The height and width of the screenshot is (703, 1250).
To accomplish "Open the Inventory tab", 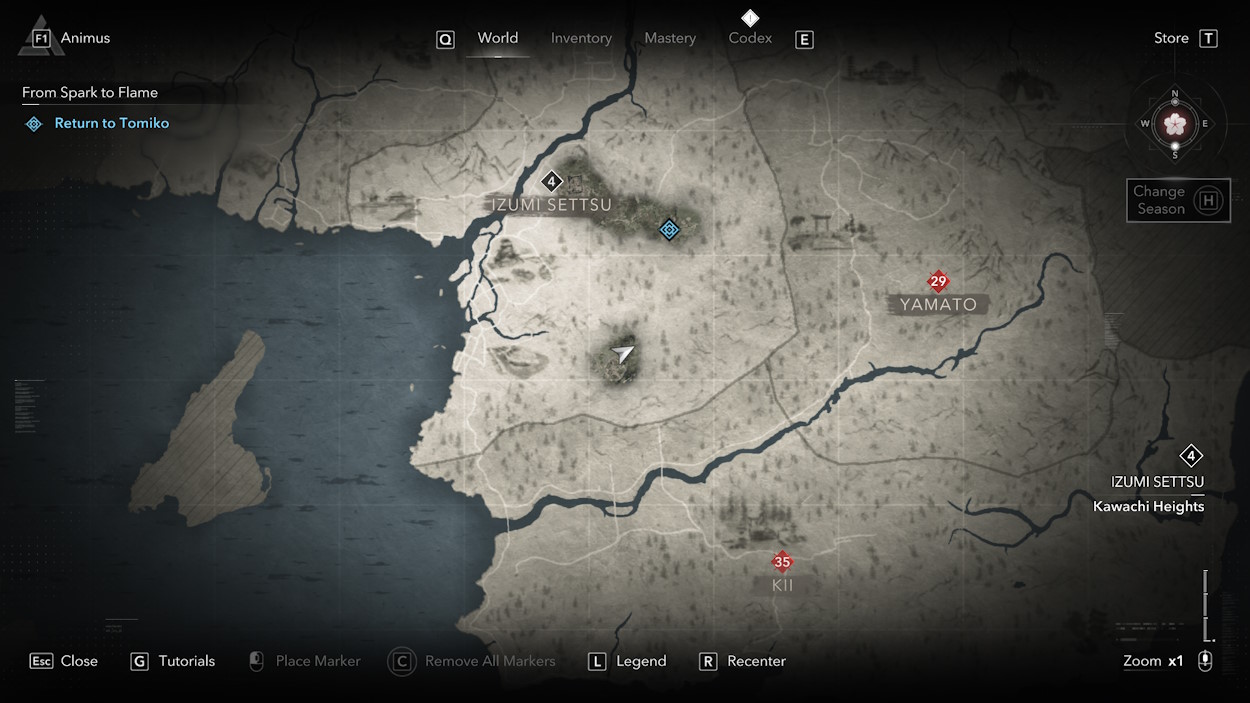I will click(581, 38).
